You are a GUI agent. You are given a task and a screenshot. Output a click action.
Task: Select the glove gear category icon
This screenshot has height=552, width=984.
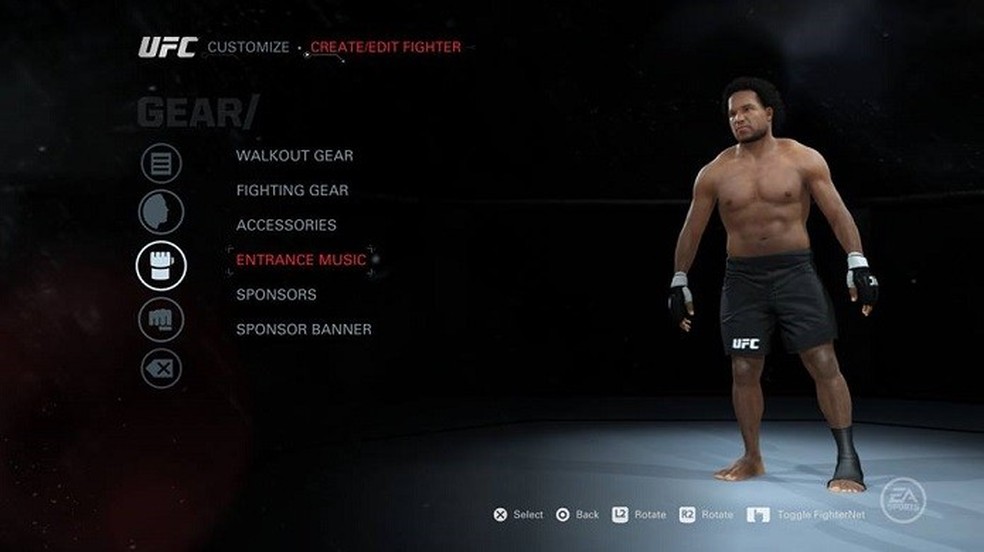[161, 266]
